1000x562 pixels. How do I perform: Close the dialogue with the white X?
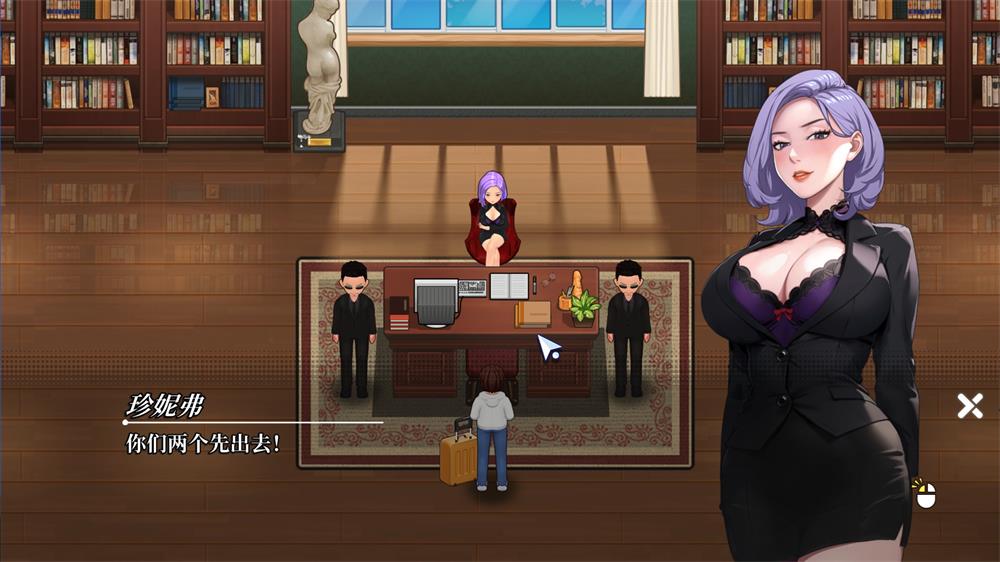(969, 405)
